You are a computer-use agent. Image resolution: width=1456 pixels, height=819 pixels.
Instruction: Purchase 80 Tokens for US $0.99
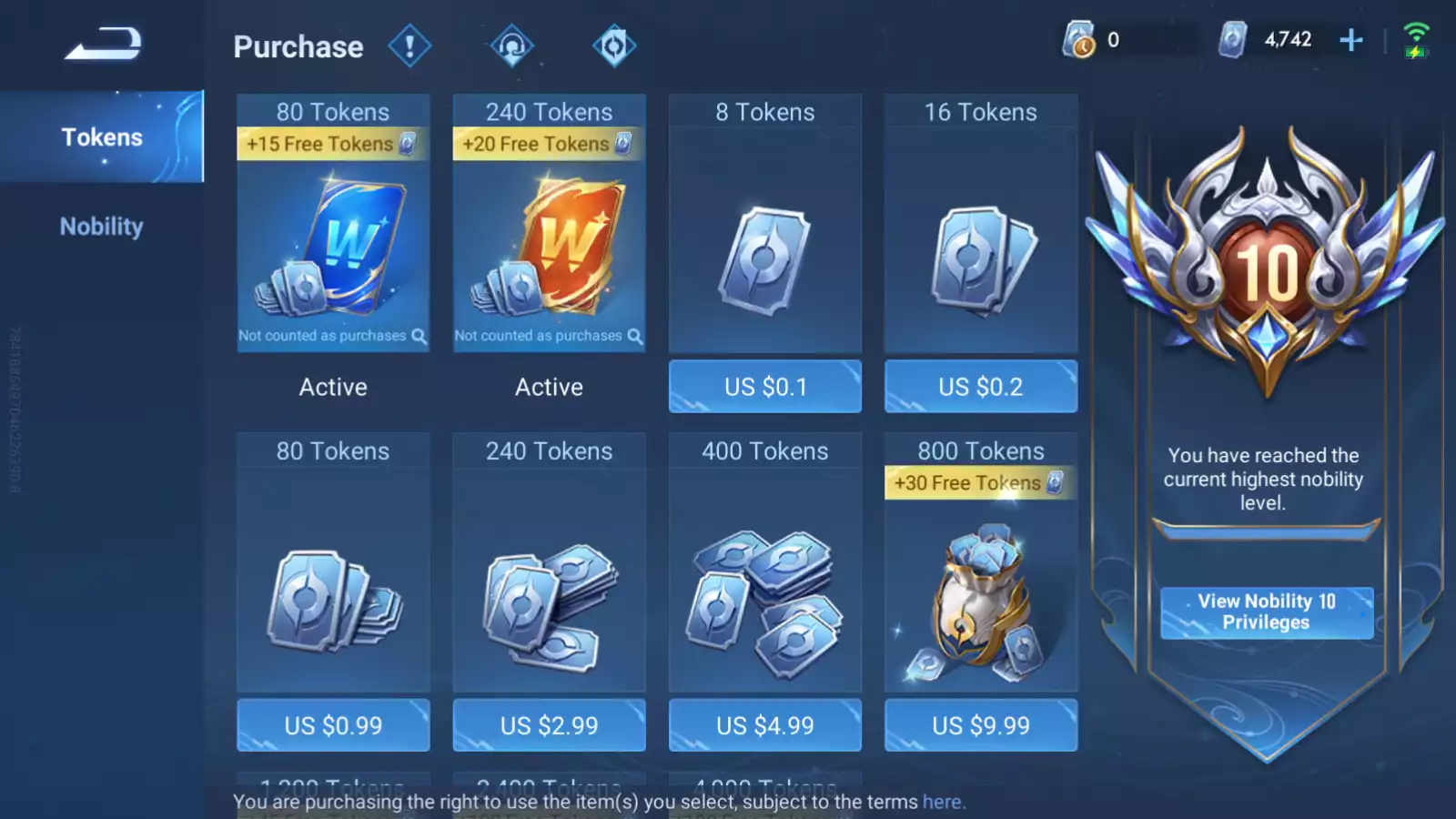(333, 725)
